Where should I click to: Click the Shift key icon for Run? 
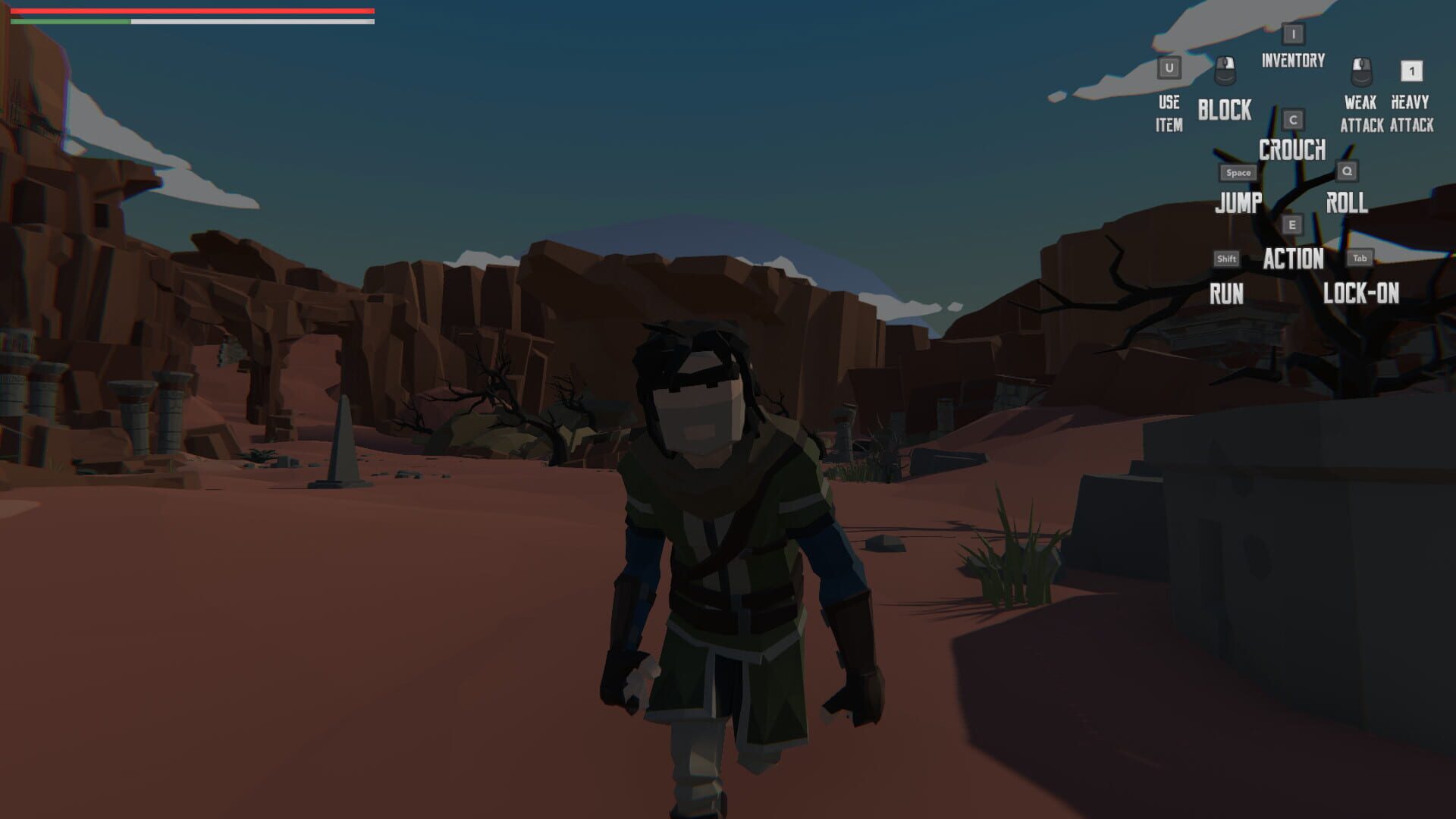pos(1226,258)
